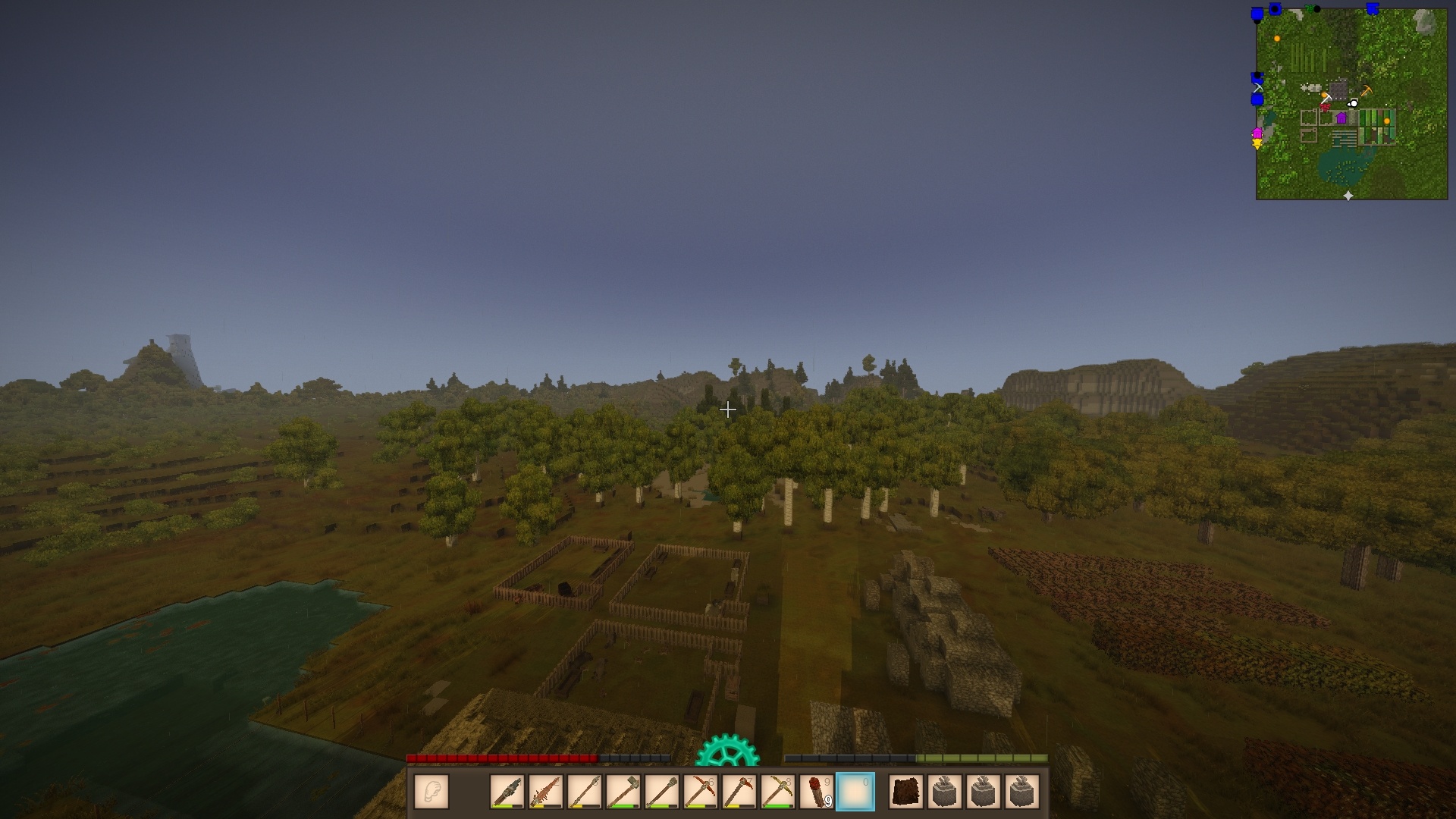Select the stack of nine in slot 9
This screenshot has width=1456, height=819.
coord(817,792)
